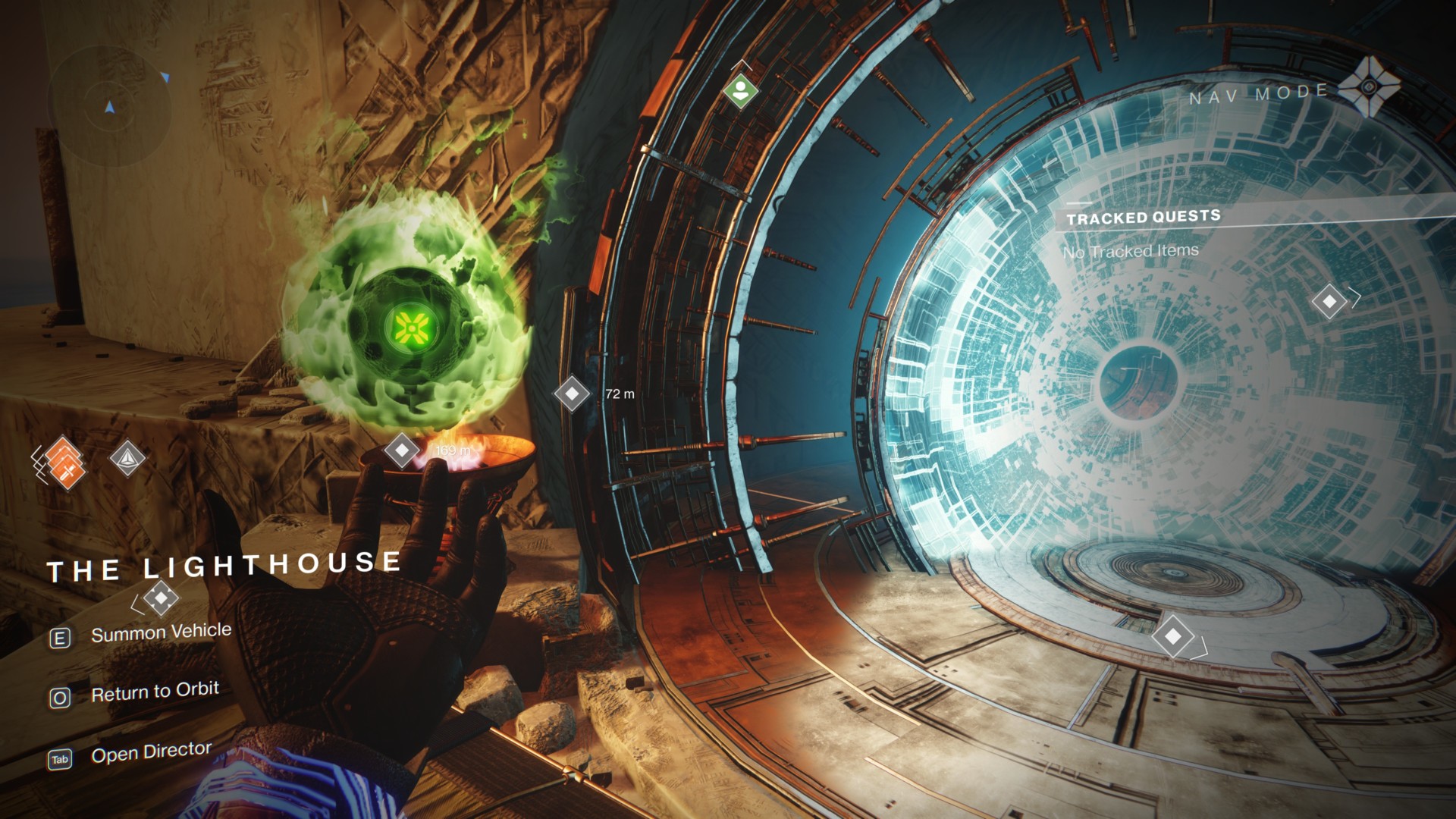Viewport: 1456px width, 819px height.
Task: Click the No Tracked Items text
Action: click(1131, 250)
